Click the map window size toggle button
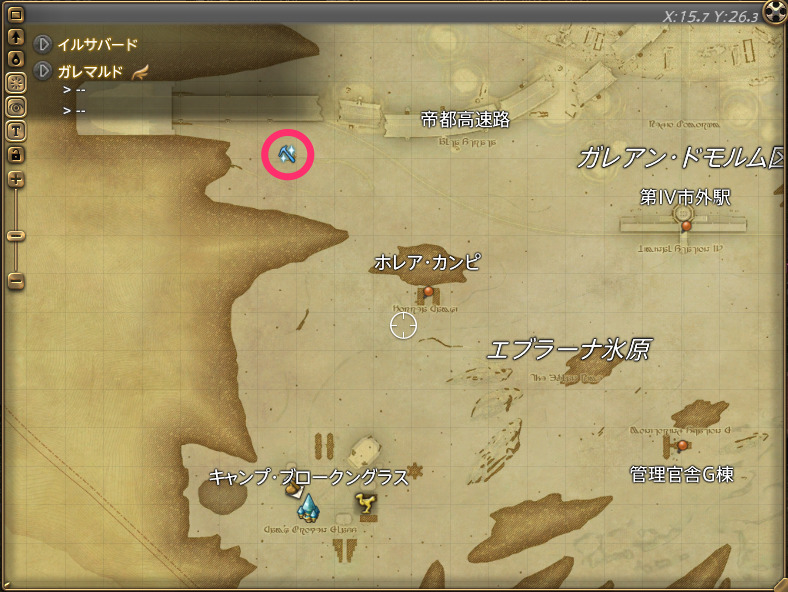788x592 pixels. point(16,14)
